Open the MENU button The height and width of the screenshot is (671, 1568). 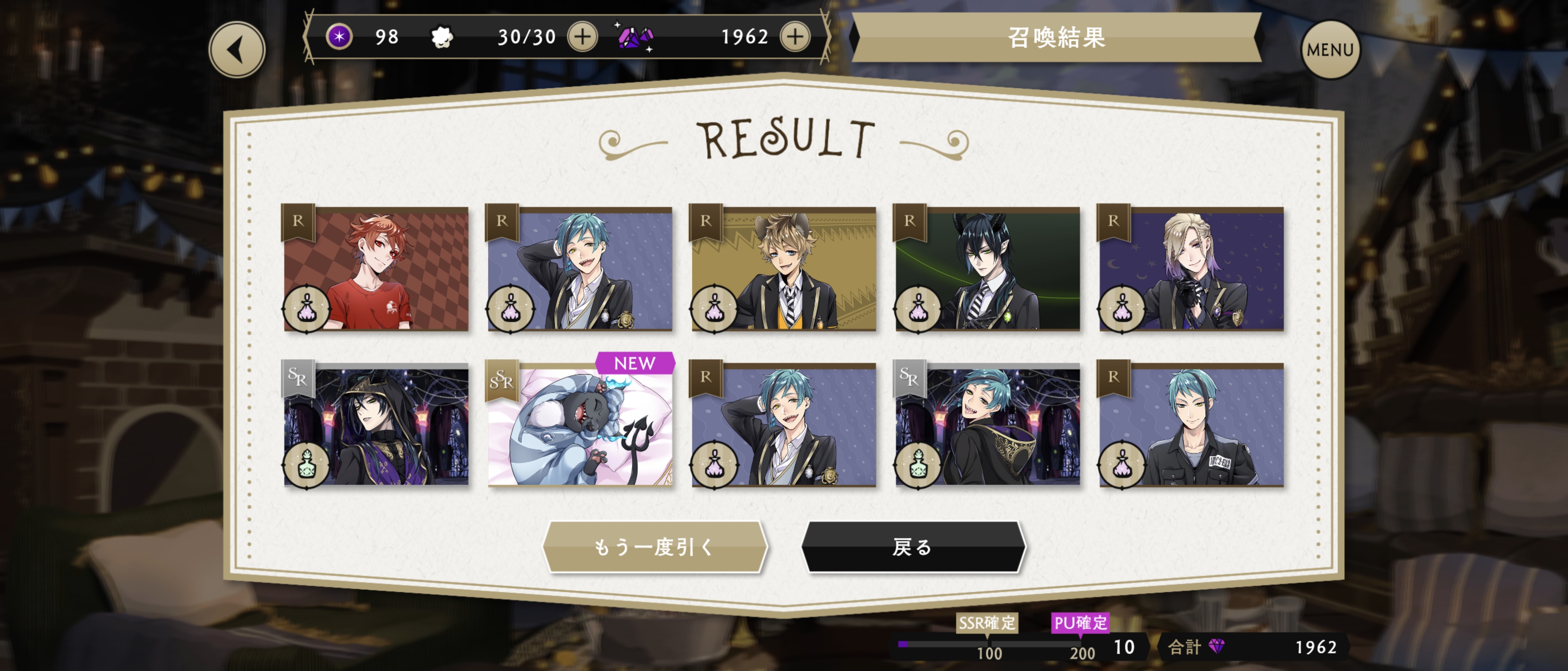click(x=1330, y=50)
